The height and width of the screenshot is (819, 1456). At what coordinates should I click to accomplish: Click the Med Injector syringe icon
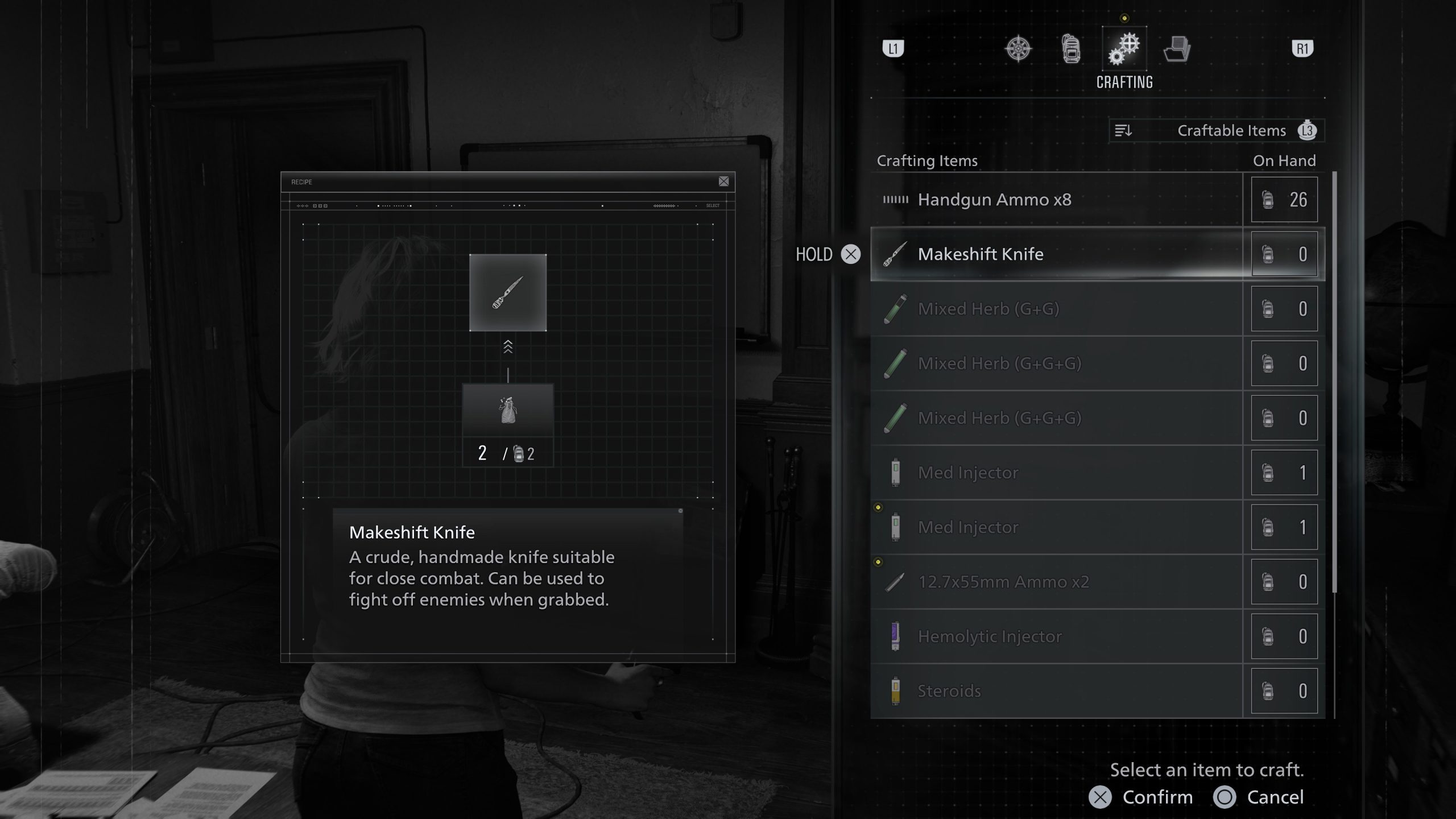(896, 472)
